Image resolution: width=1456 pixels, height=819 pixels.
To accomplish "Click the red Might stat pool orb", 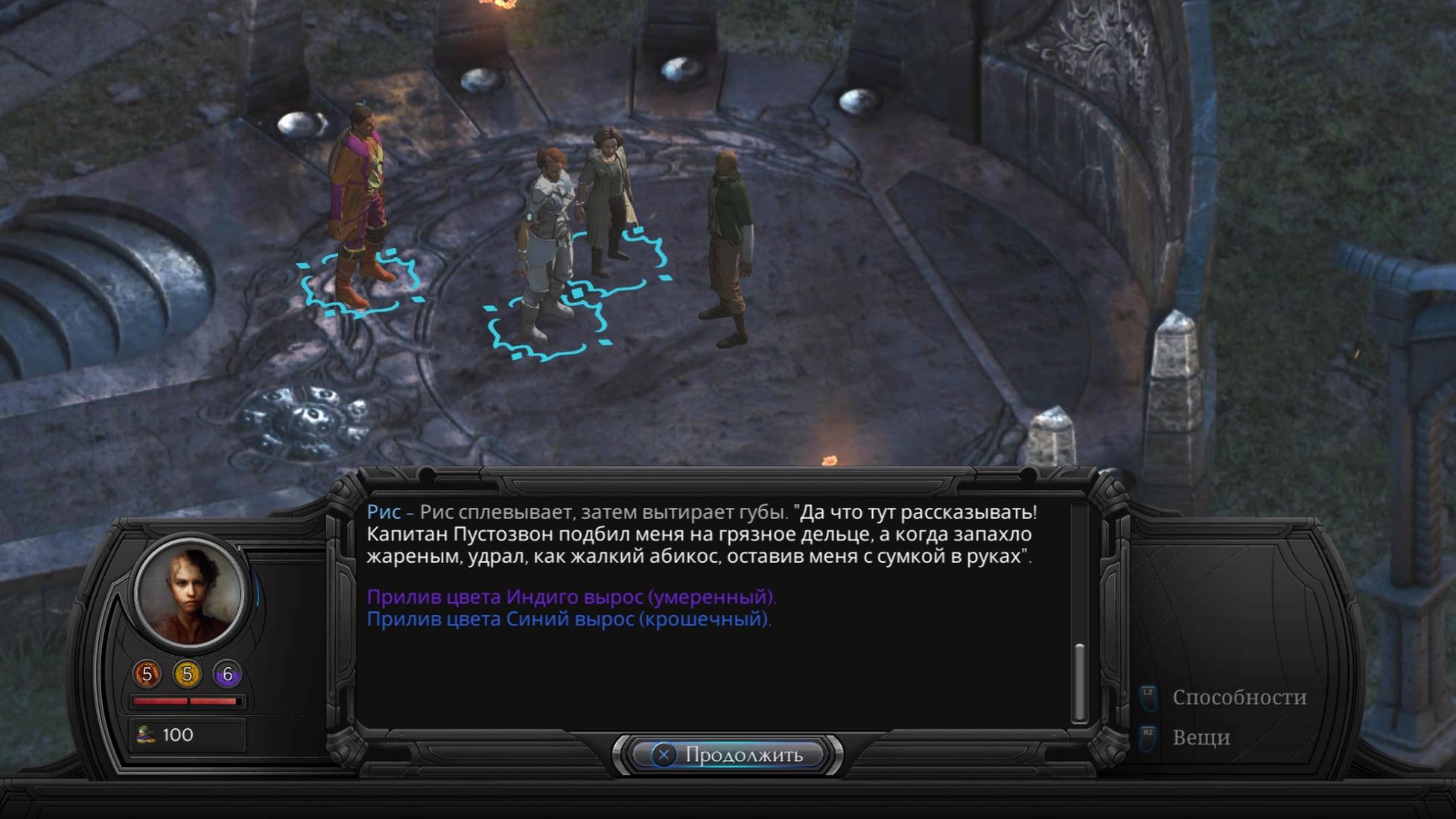I will coord(147,675).
